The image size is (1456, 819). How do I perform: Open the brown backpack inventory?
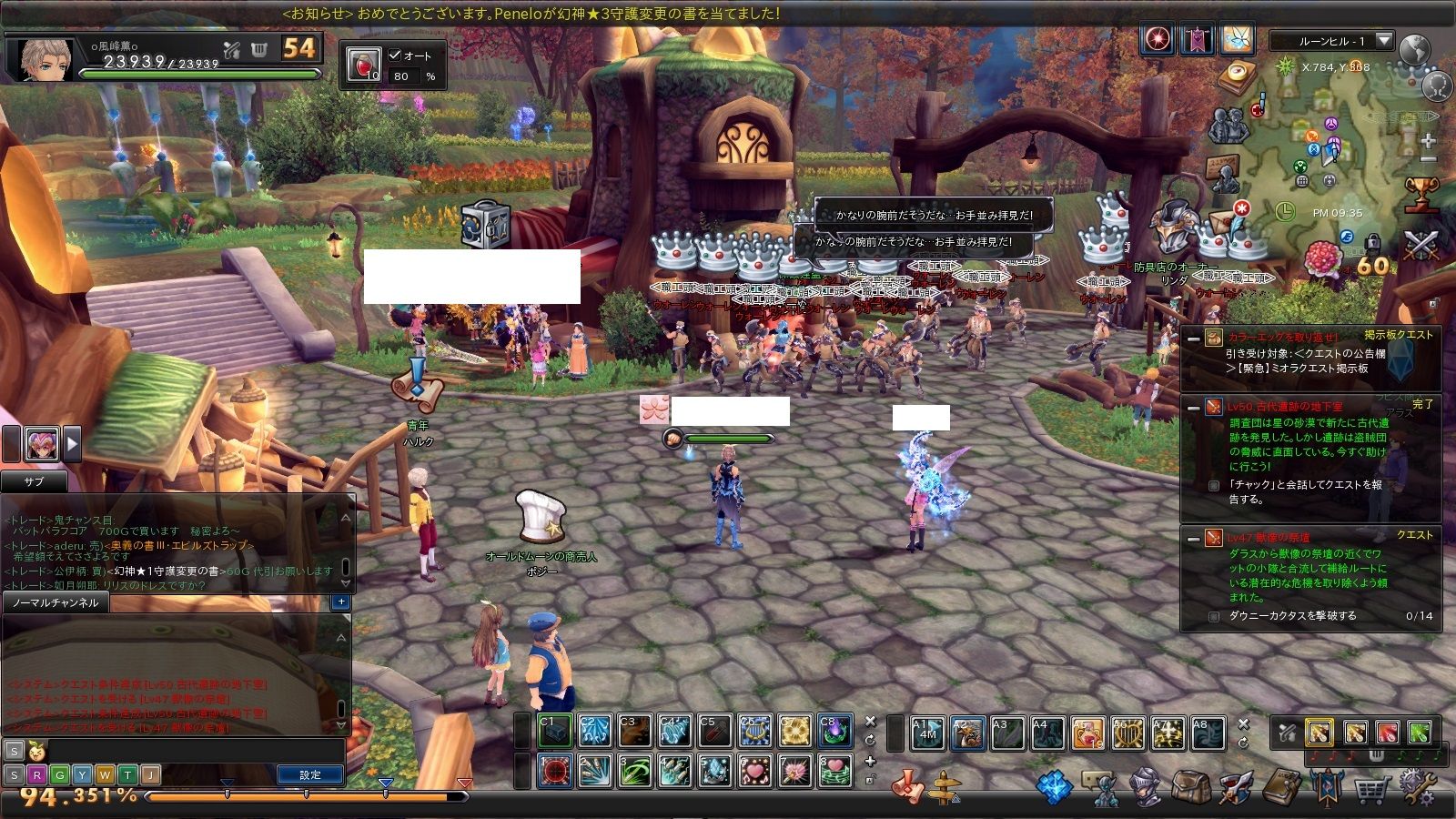(1192, 786)
